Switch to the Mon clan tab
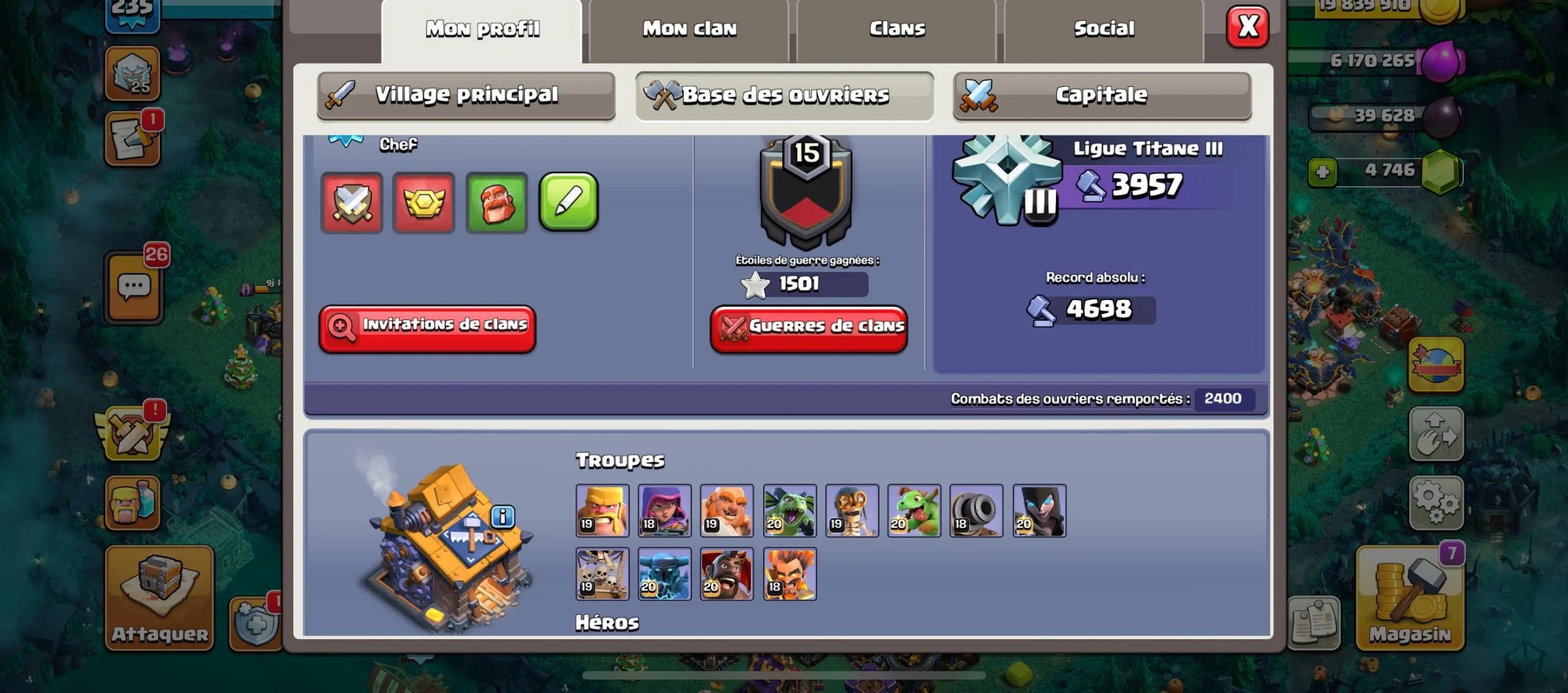 tap(689, 28)
